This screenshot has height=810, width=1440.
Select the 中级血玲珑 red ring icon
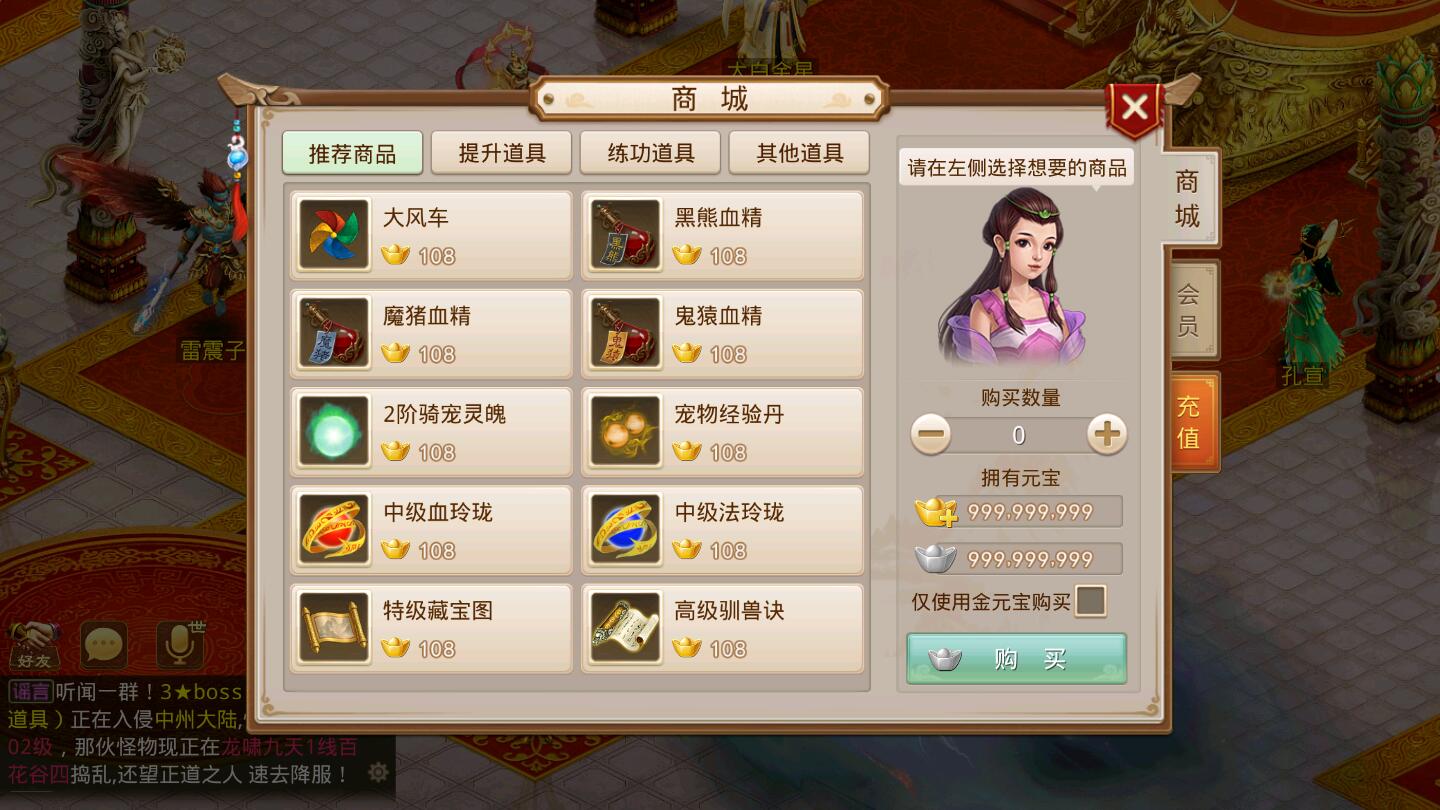click(x=332, y=530)
